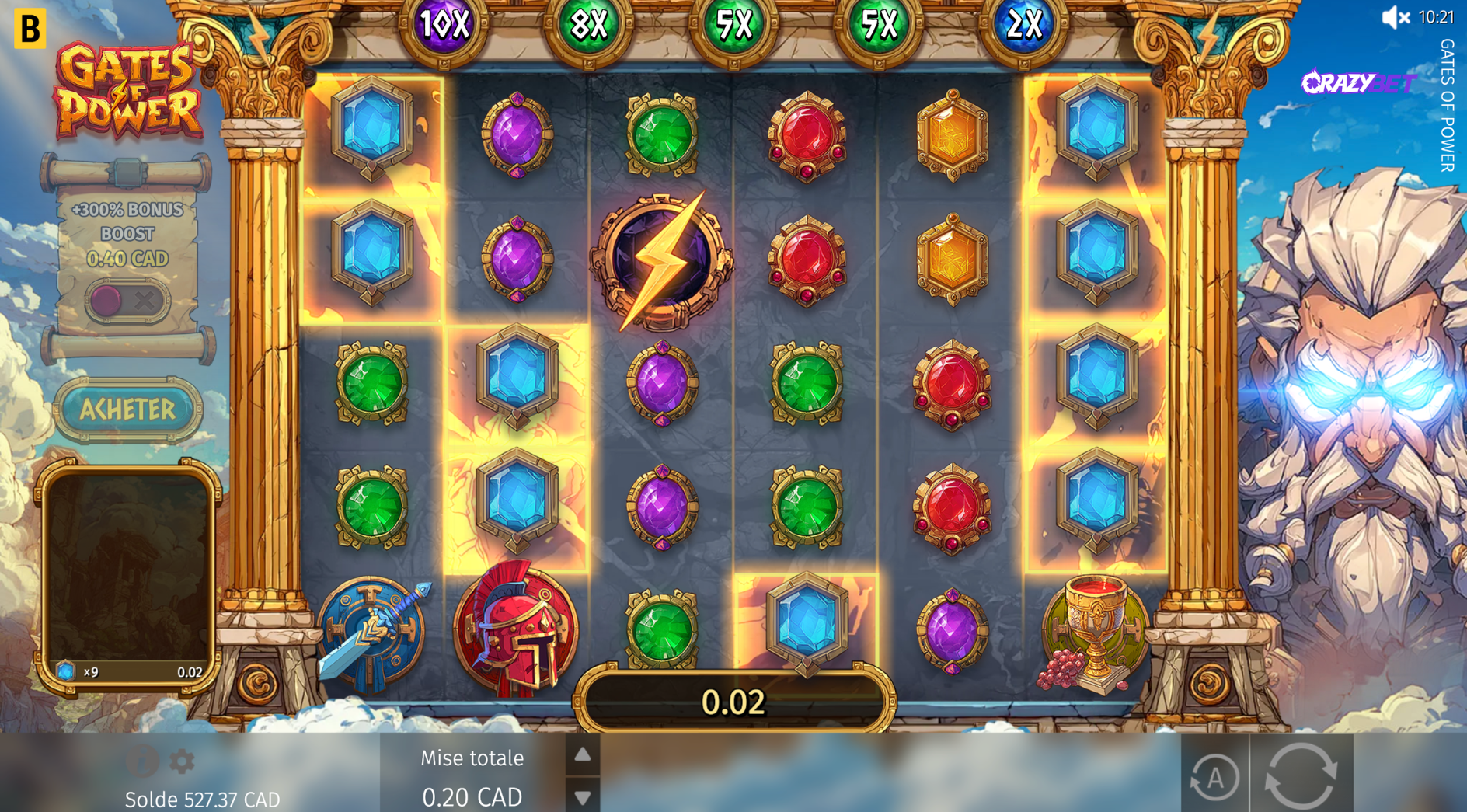Click the 2X multiplier medallion
The height and width of the screenshot is (812, 1467).
pos(1026,26)
